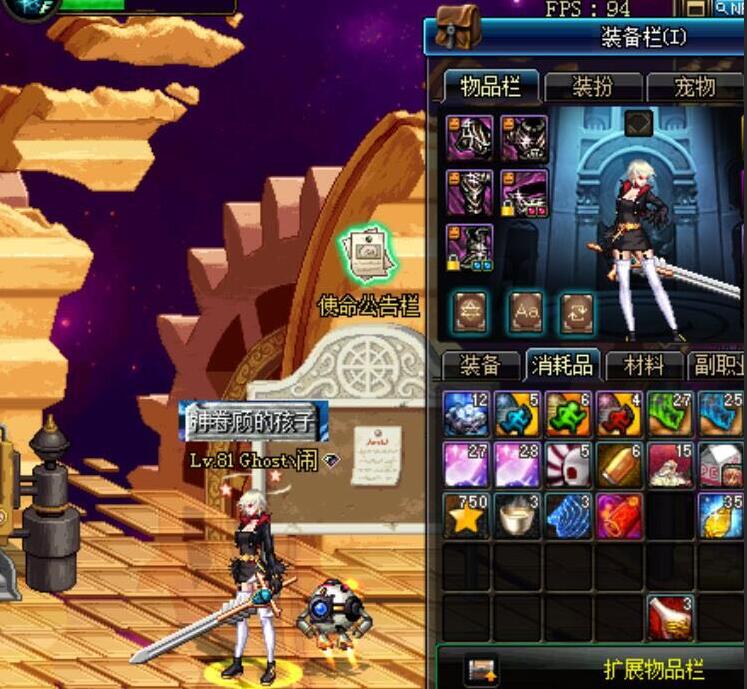Select the locked equipment slot with pink gems

click(x=525, y=193)
